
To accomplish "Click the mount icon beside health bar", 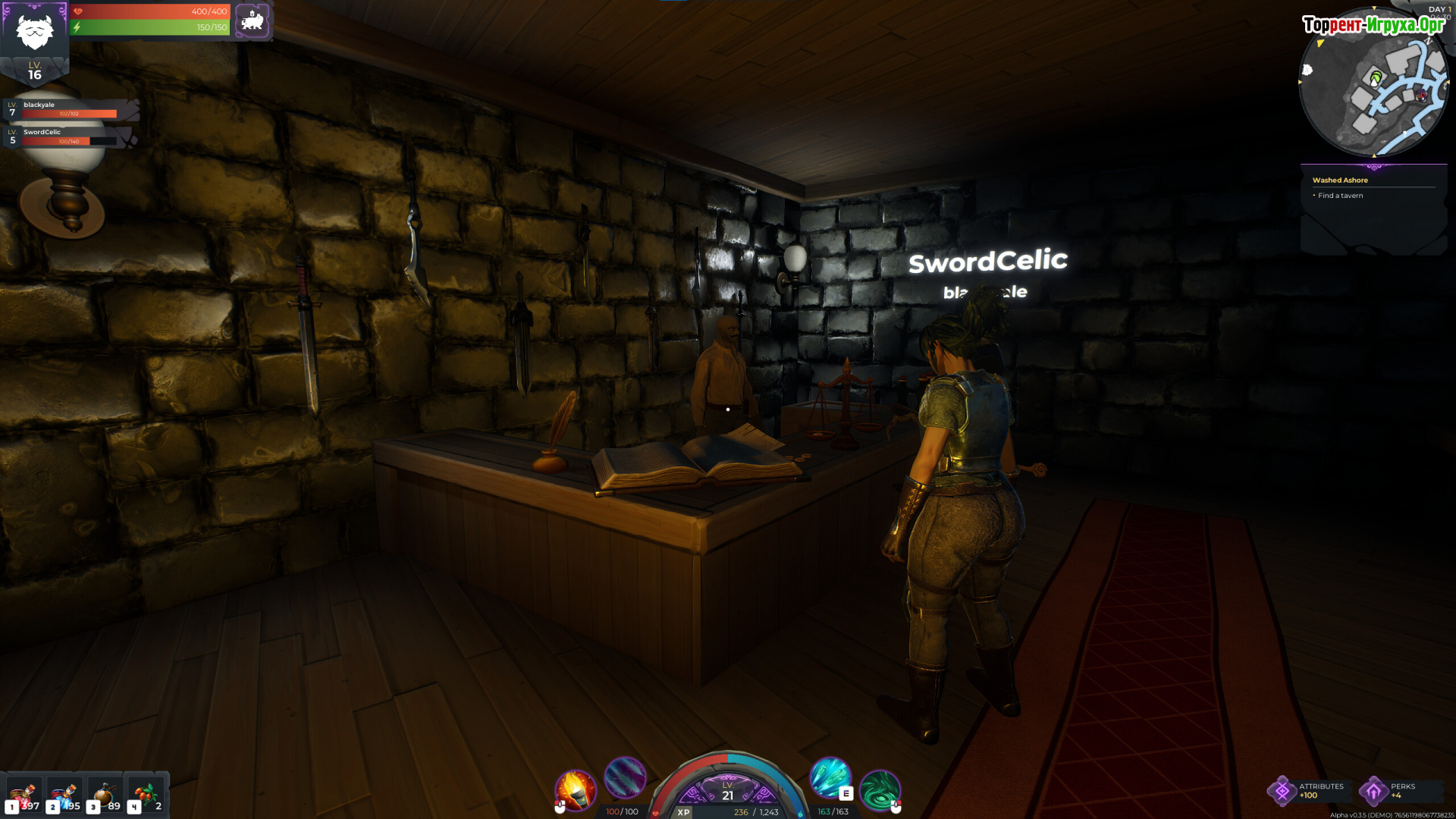I will coord(253,20).
